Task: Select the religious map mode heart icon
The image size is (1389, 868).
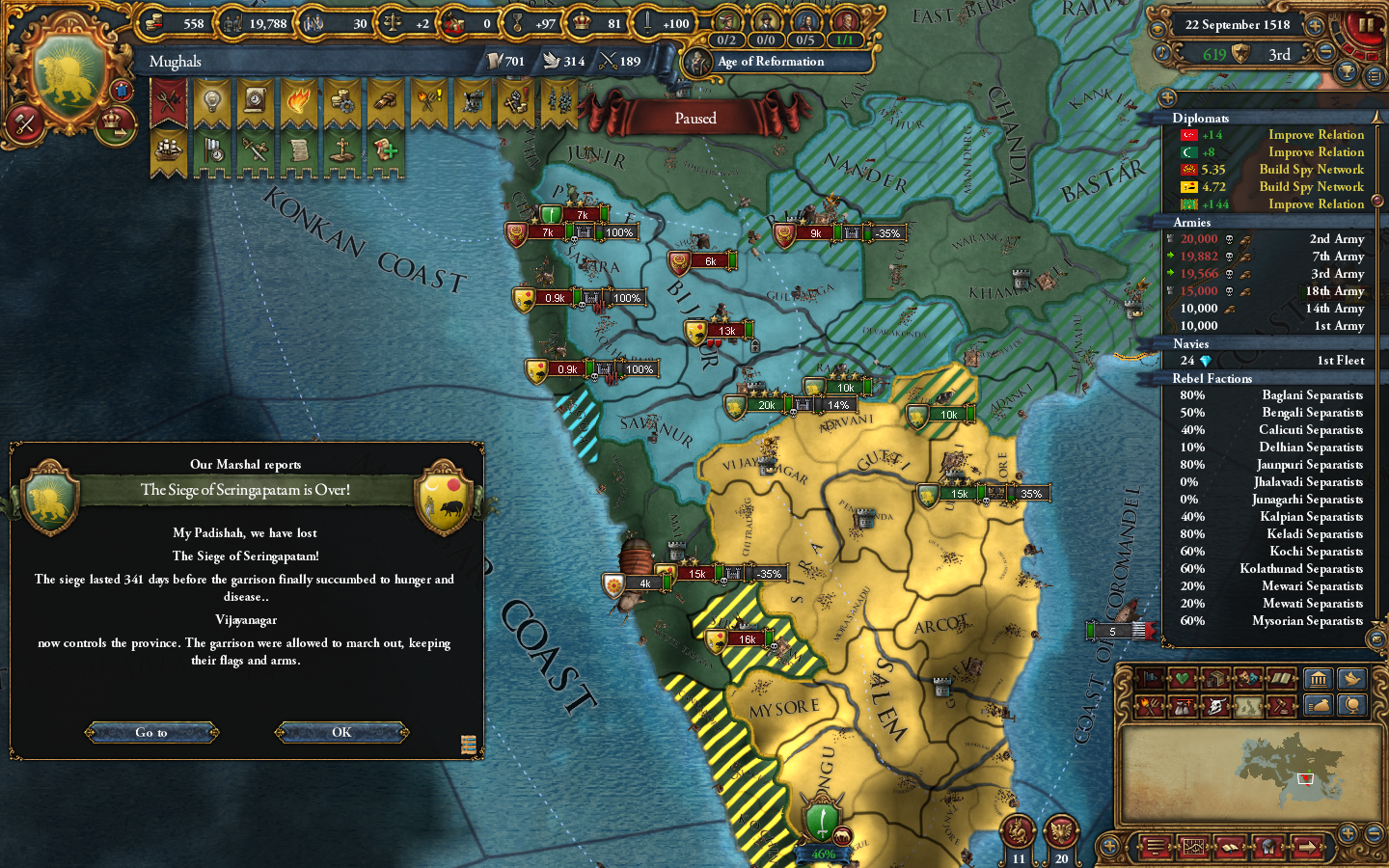Action: [x=1182, y=679]
